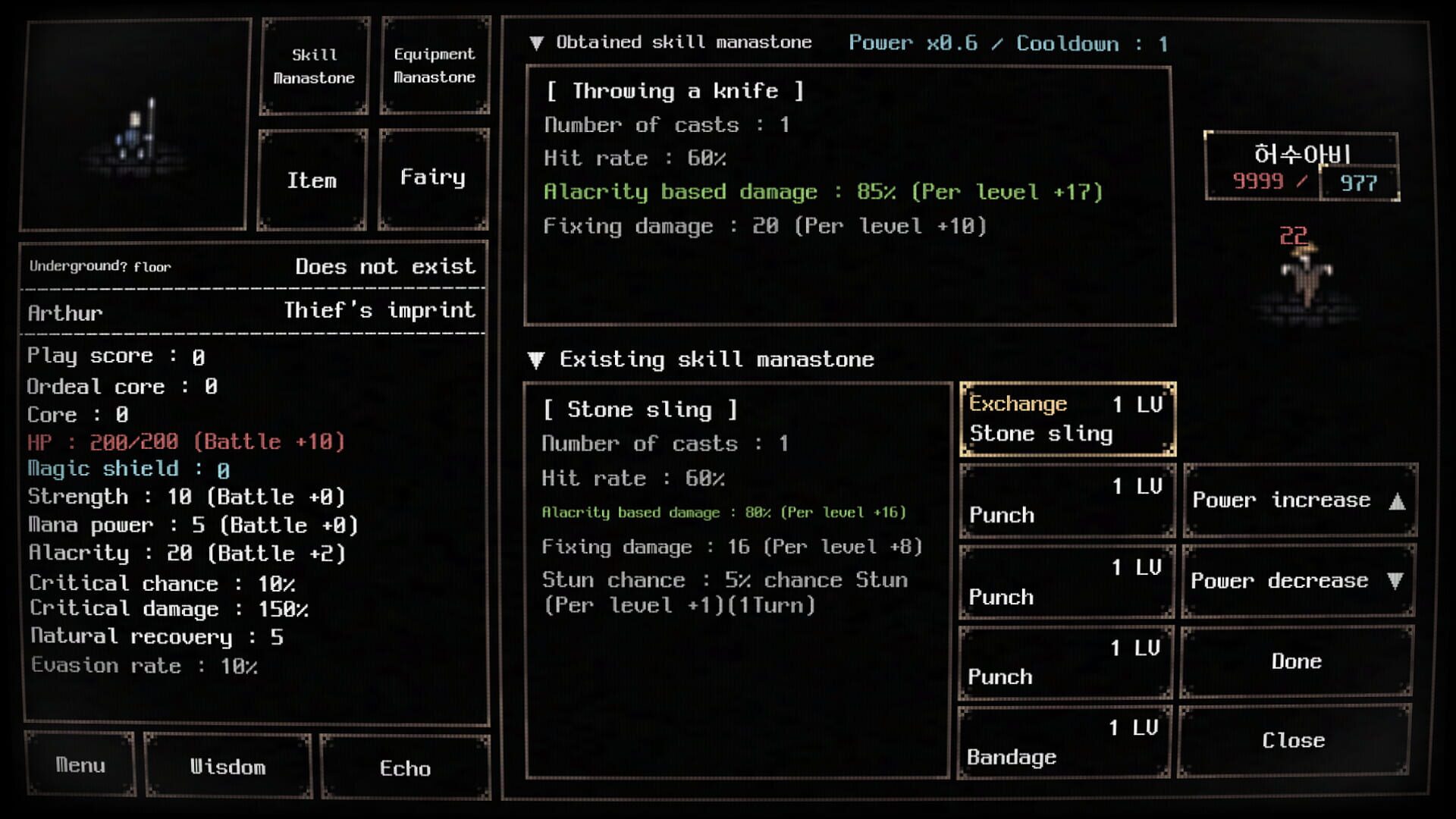The image size is (1456, 819).
Task: Select the Power increase up arrow
Action: coord(1299,500)
